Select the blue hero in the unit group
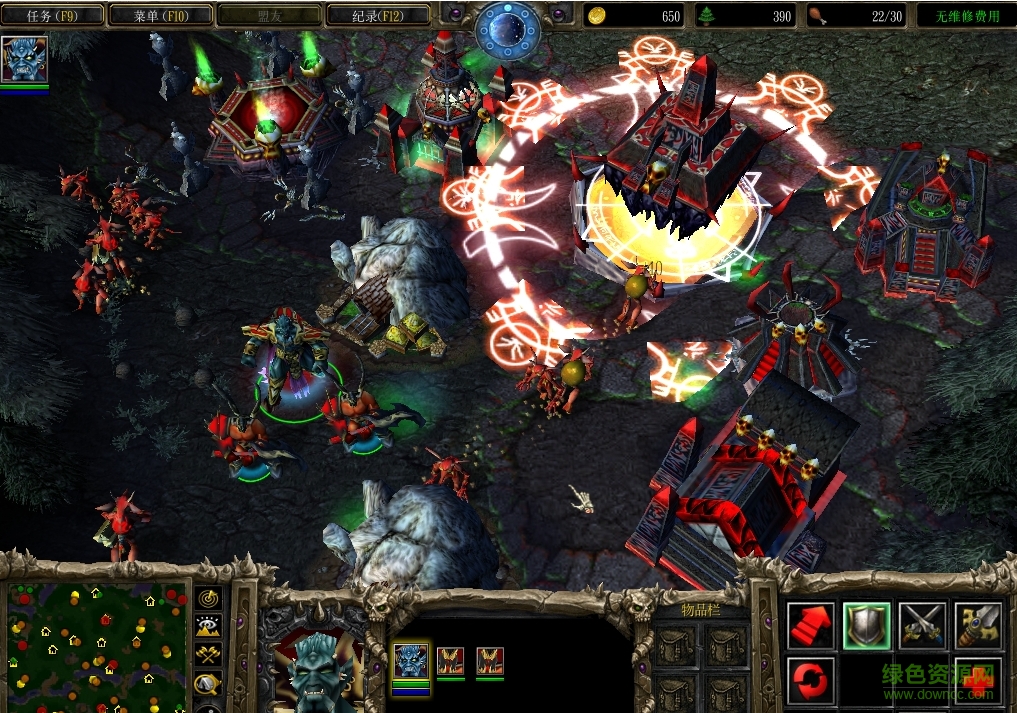Viewport: 1017px width, 713px height. (411, 661)
